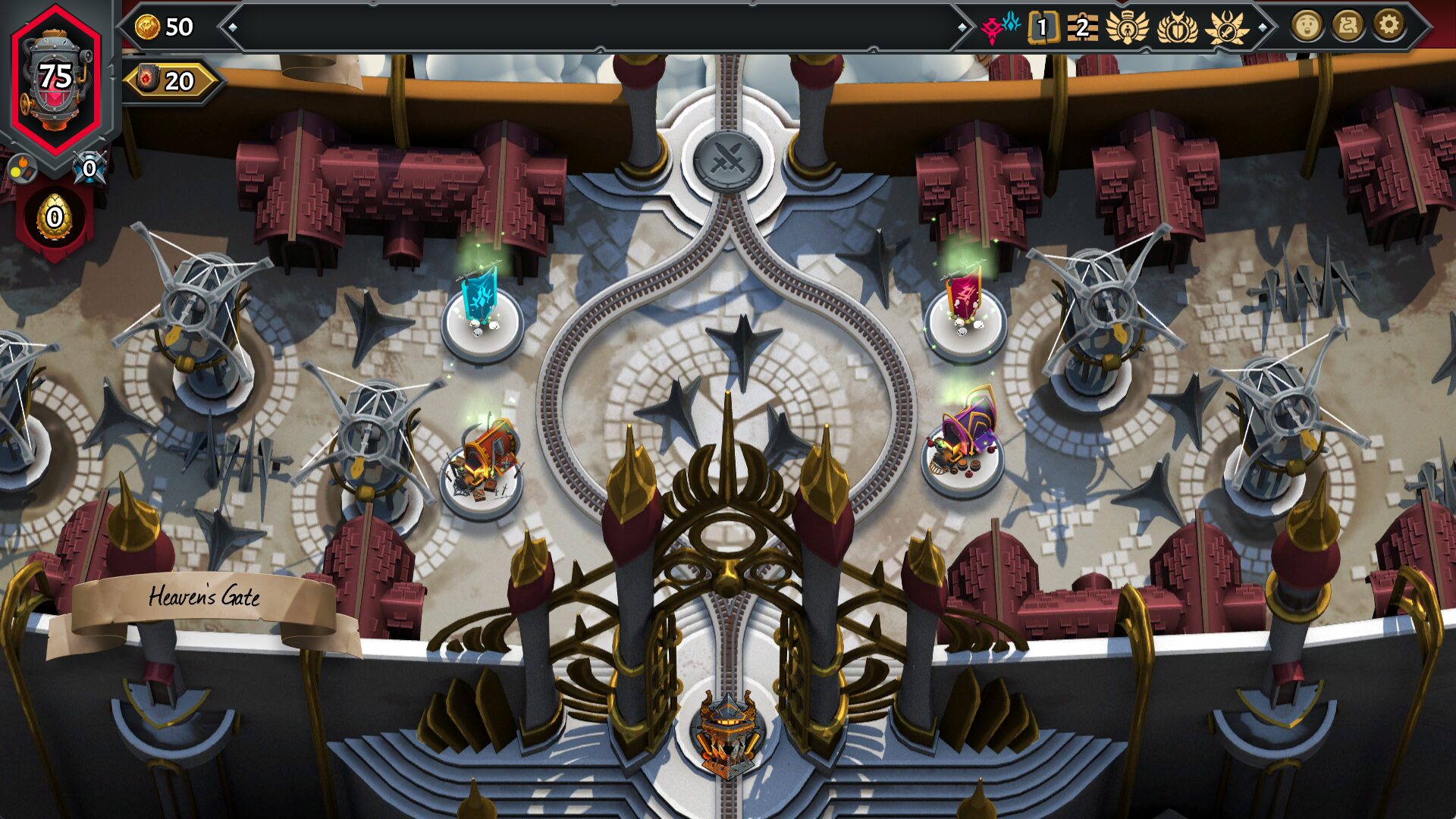
Task: Select the winged sword army emblem
Action: (1226, 27)
